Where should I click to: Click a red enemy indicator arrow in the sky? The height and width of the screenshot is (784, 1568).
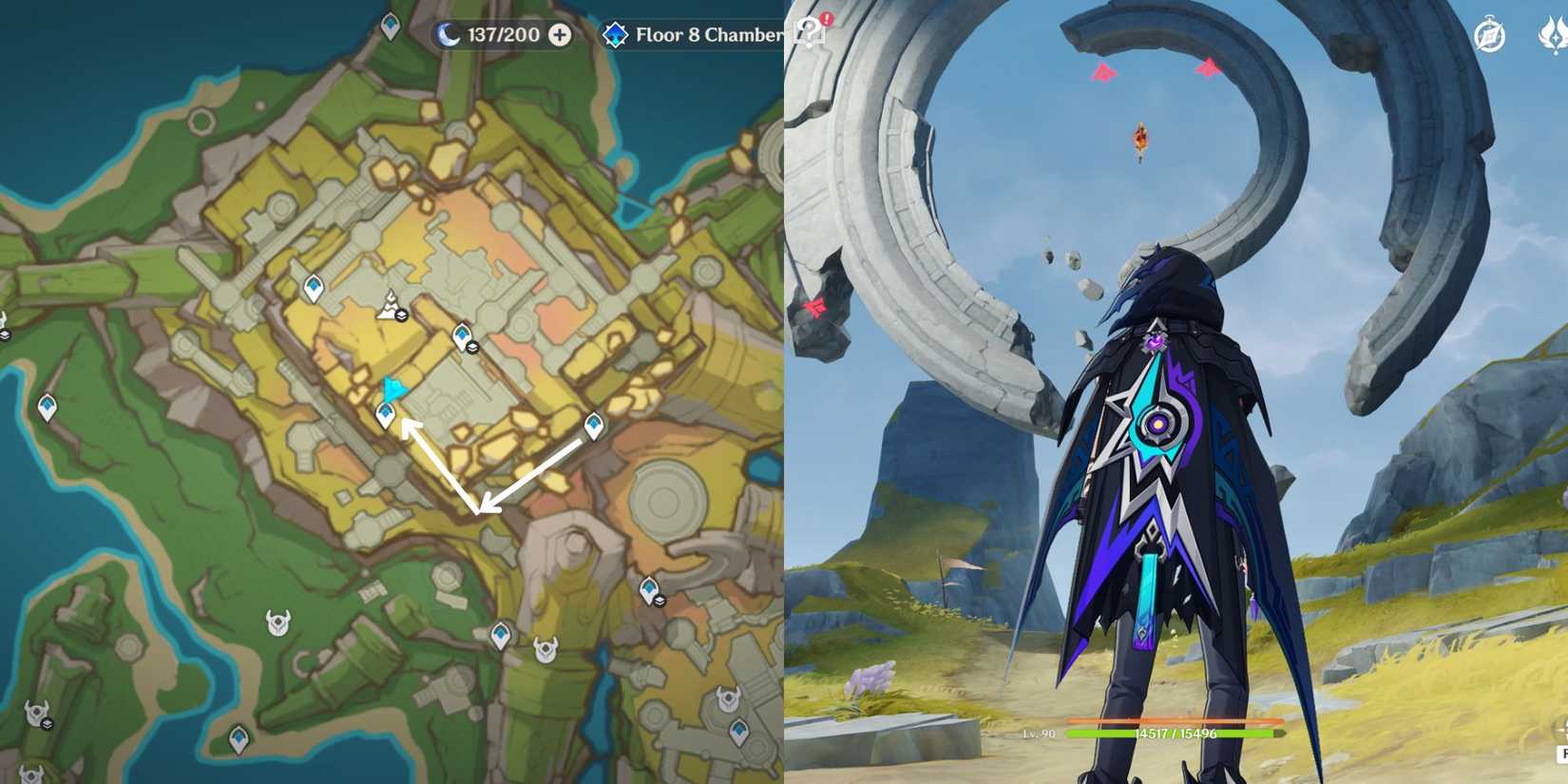click(x=1102, y=71)
